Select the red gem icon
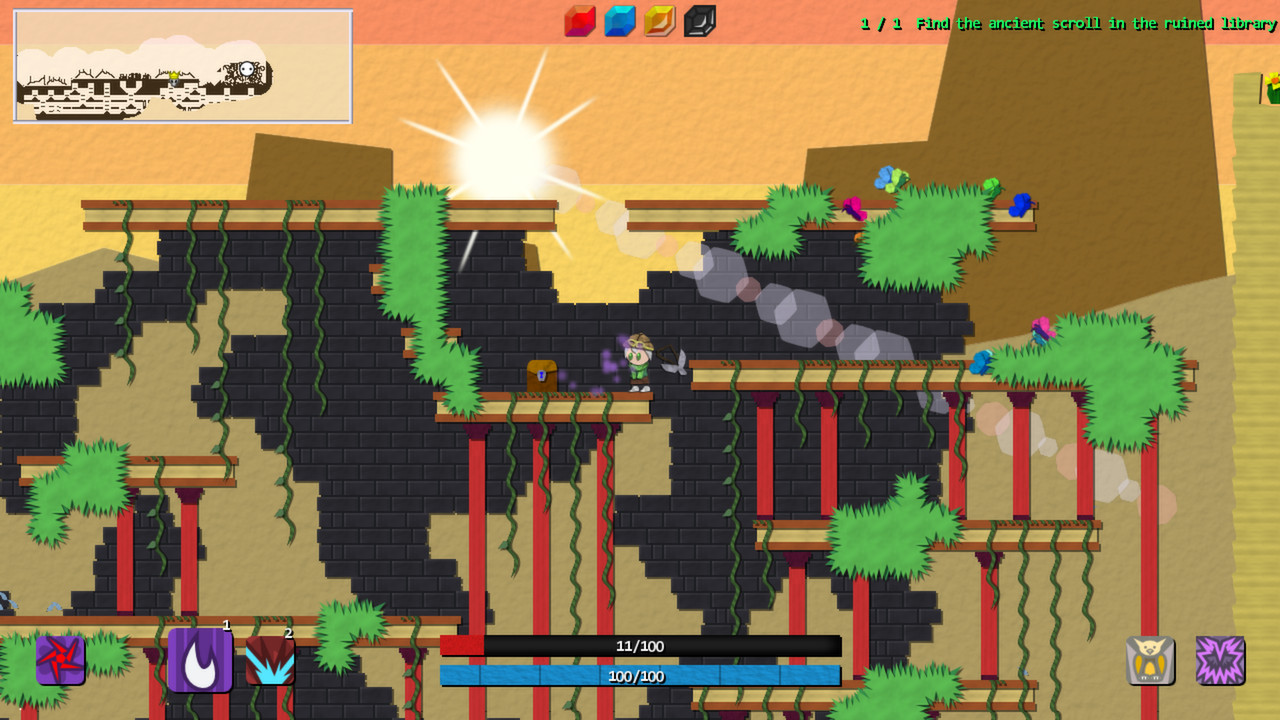This screenshot has width=1280, height=720. [580, 21]
